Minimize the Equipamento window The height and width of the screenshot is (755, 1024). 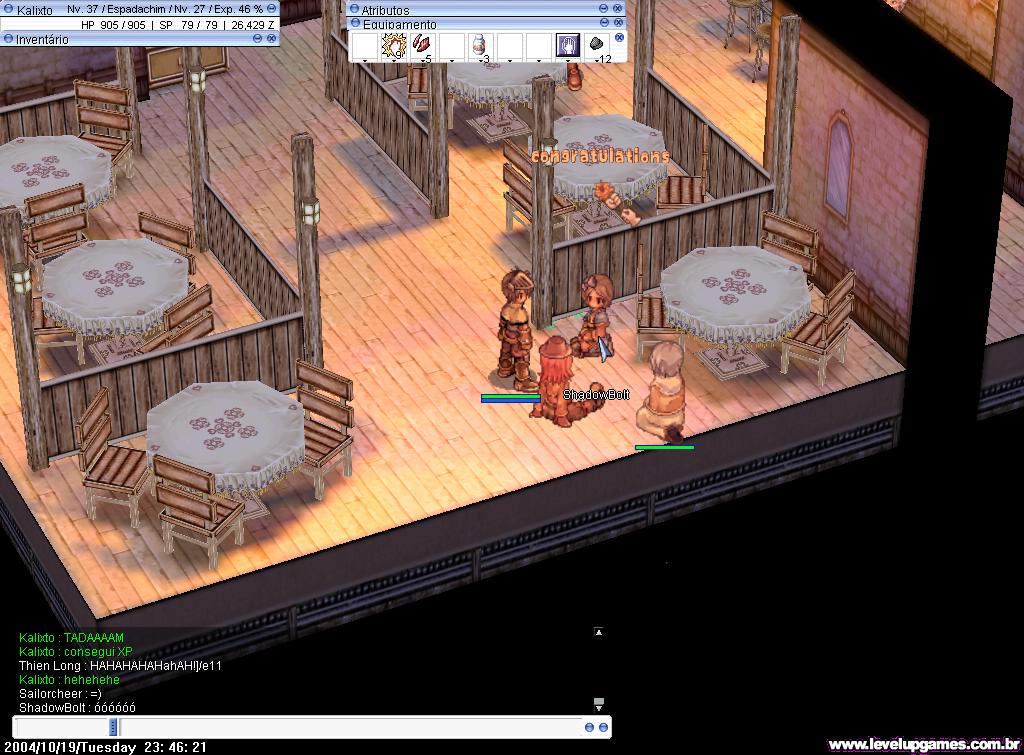coord(604,22)
